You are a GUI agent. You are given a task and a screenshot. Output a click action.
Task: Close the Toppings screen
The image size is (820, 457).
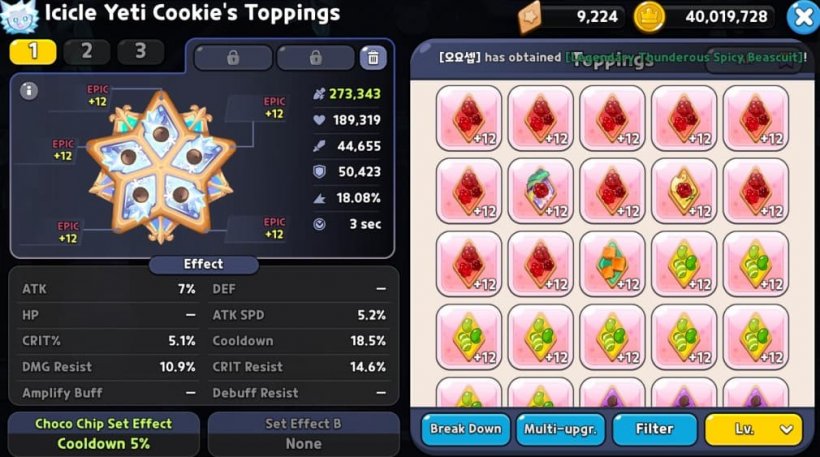(802, 17)
